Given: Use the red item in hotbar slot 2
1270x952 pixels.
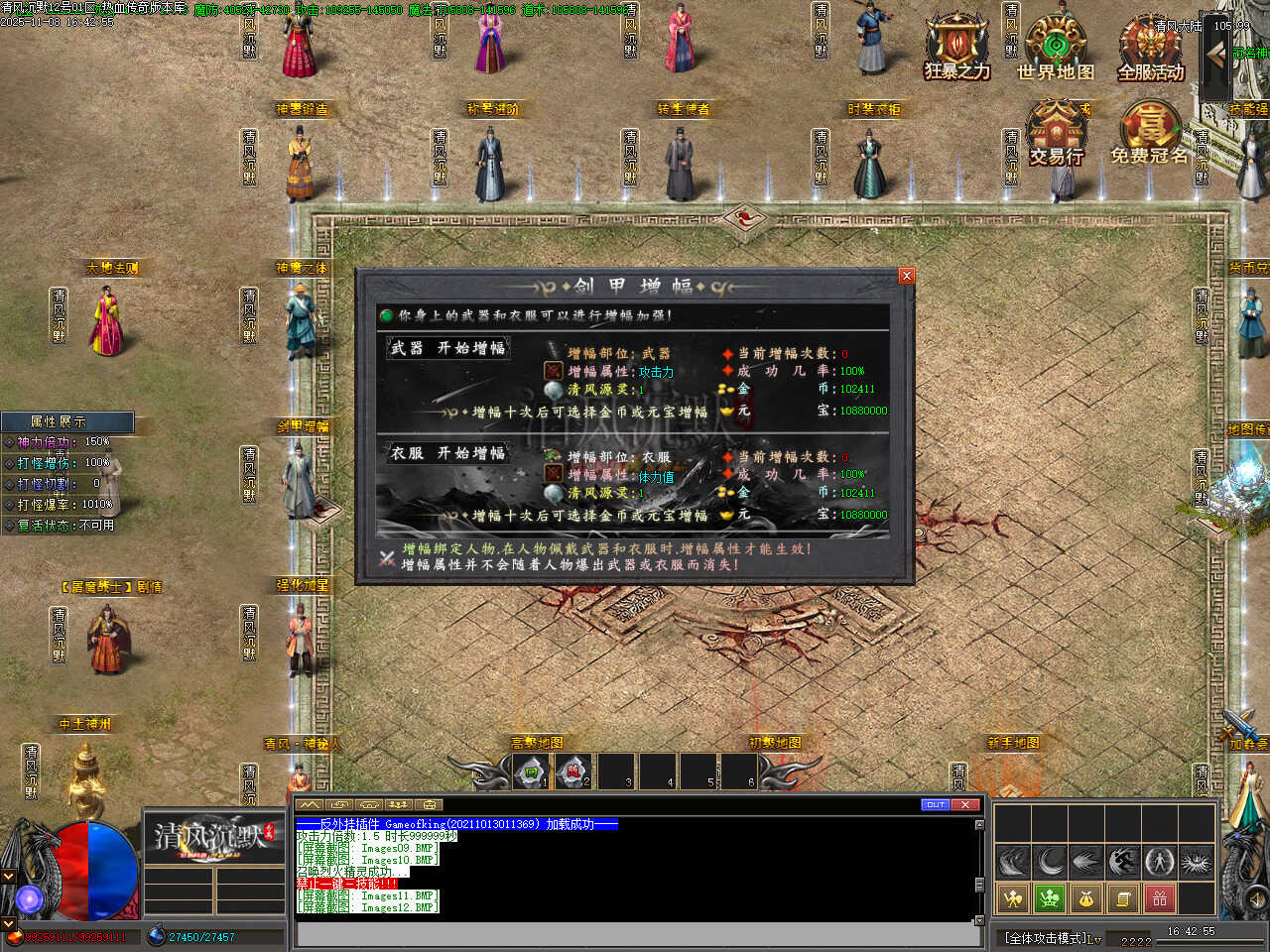Looking at the screenshot, I should 573,772.
